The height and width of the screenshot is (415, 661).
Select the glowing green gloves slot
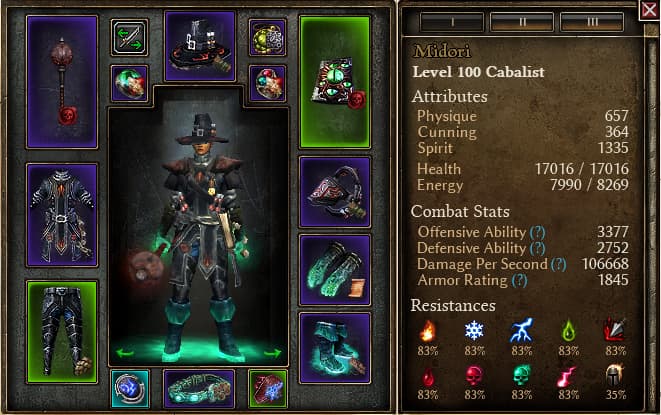[x=335, y=269]
